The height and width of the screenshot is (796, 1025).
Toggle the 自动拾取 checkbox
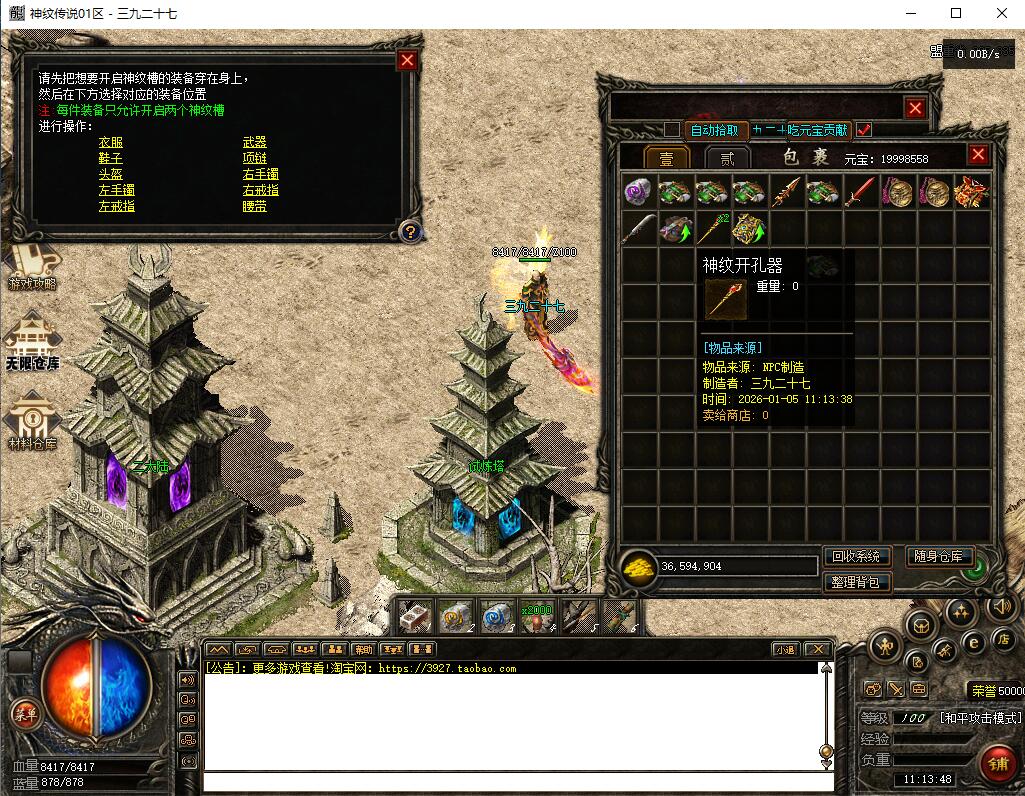pos(672,129)
